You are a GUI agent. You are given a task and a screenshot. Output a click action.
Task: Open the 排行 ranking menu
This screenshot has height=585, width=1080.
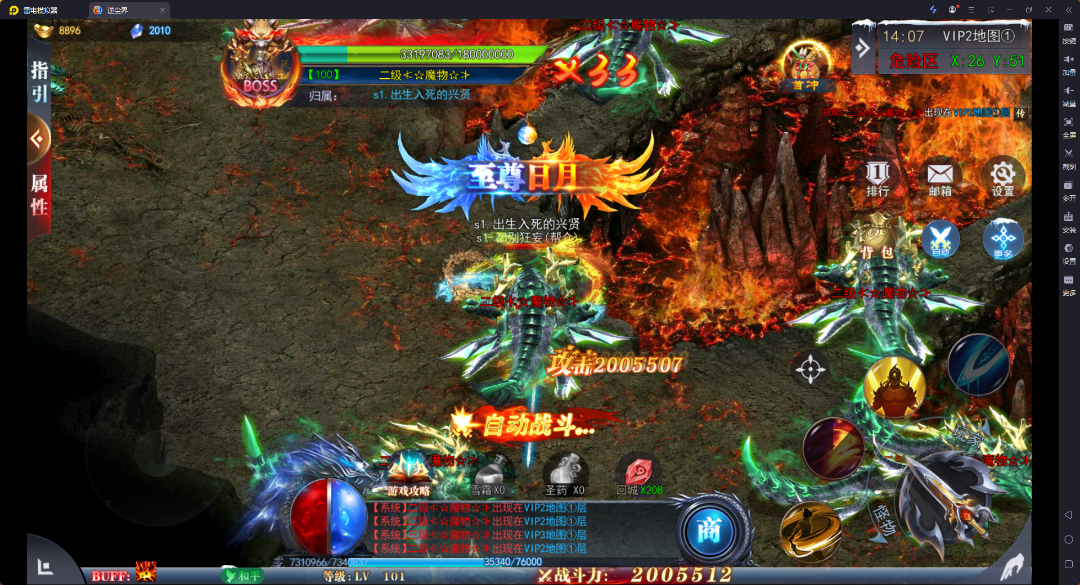click(877, 177)
